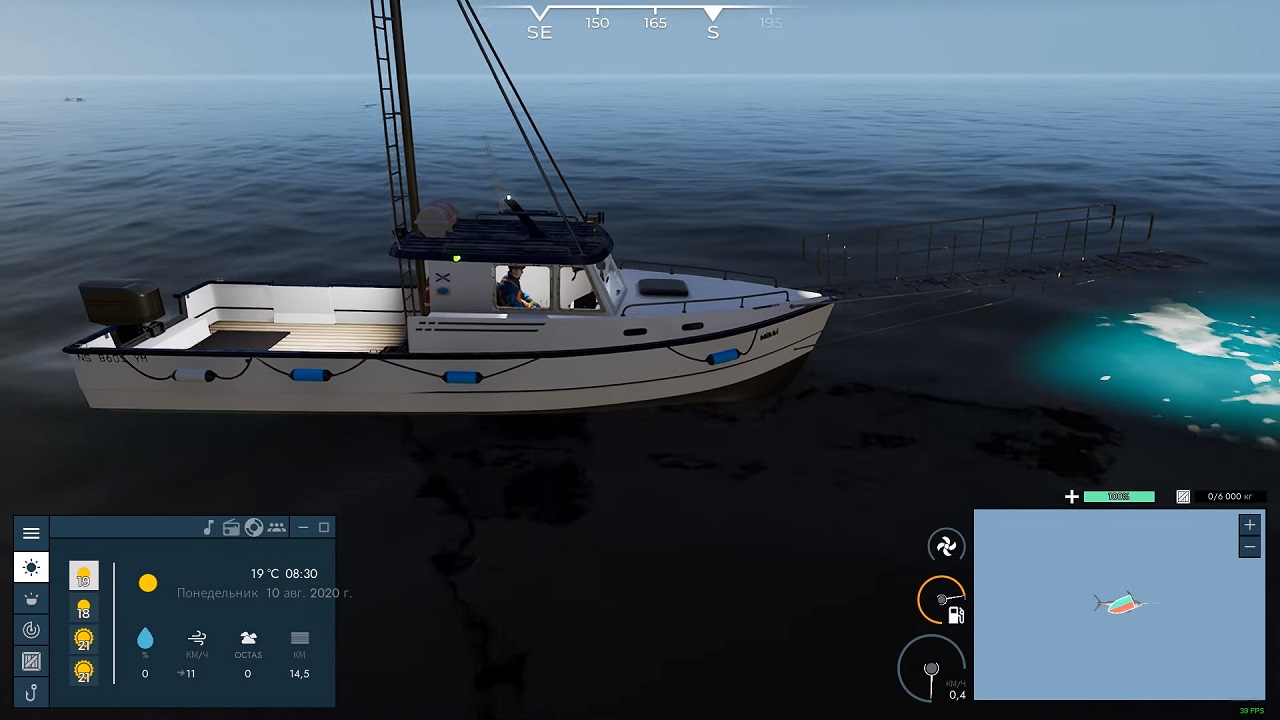Click the boat marker on the minimap

pos(1120,603)
